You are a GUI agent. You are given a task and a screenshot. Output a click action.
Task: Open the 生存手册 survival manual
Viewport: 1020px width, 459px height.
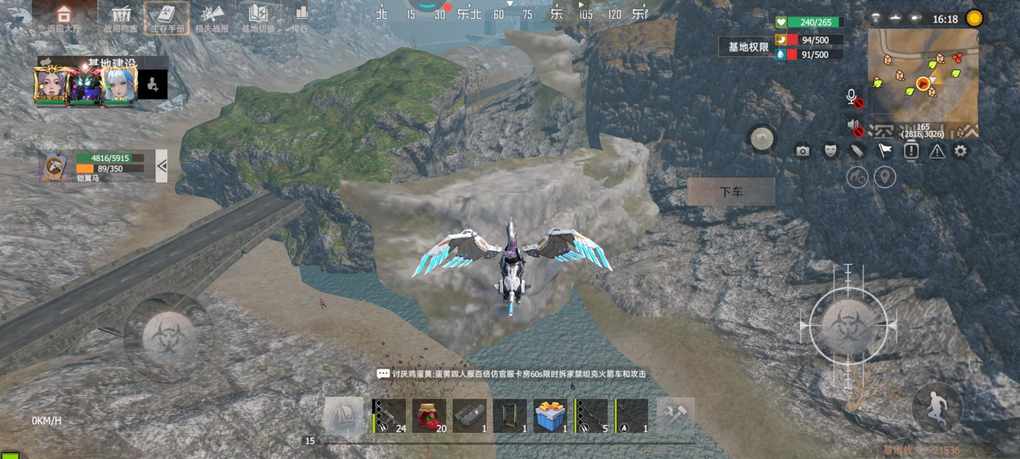click(165, 17)
